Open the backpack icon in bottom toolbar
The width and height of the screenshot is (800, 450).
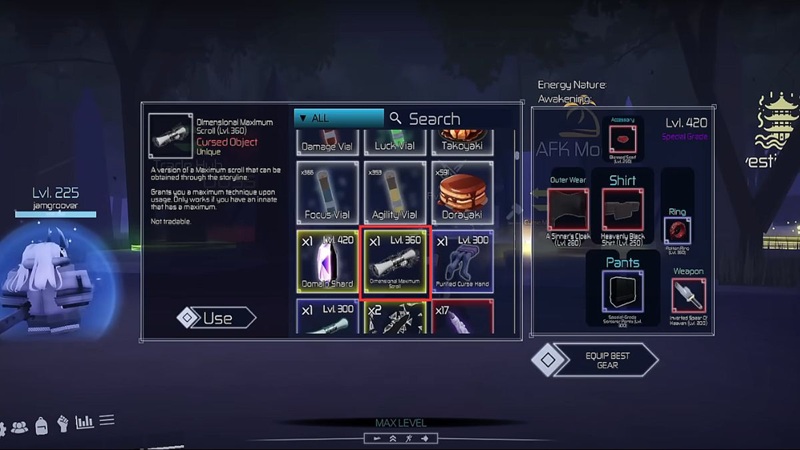tap(41, 425)
